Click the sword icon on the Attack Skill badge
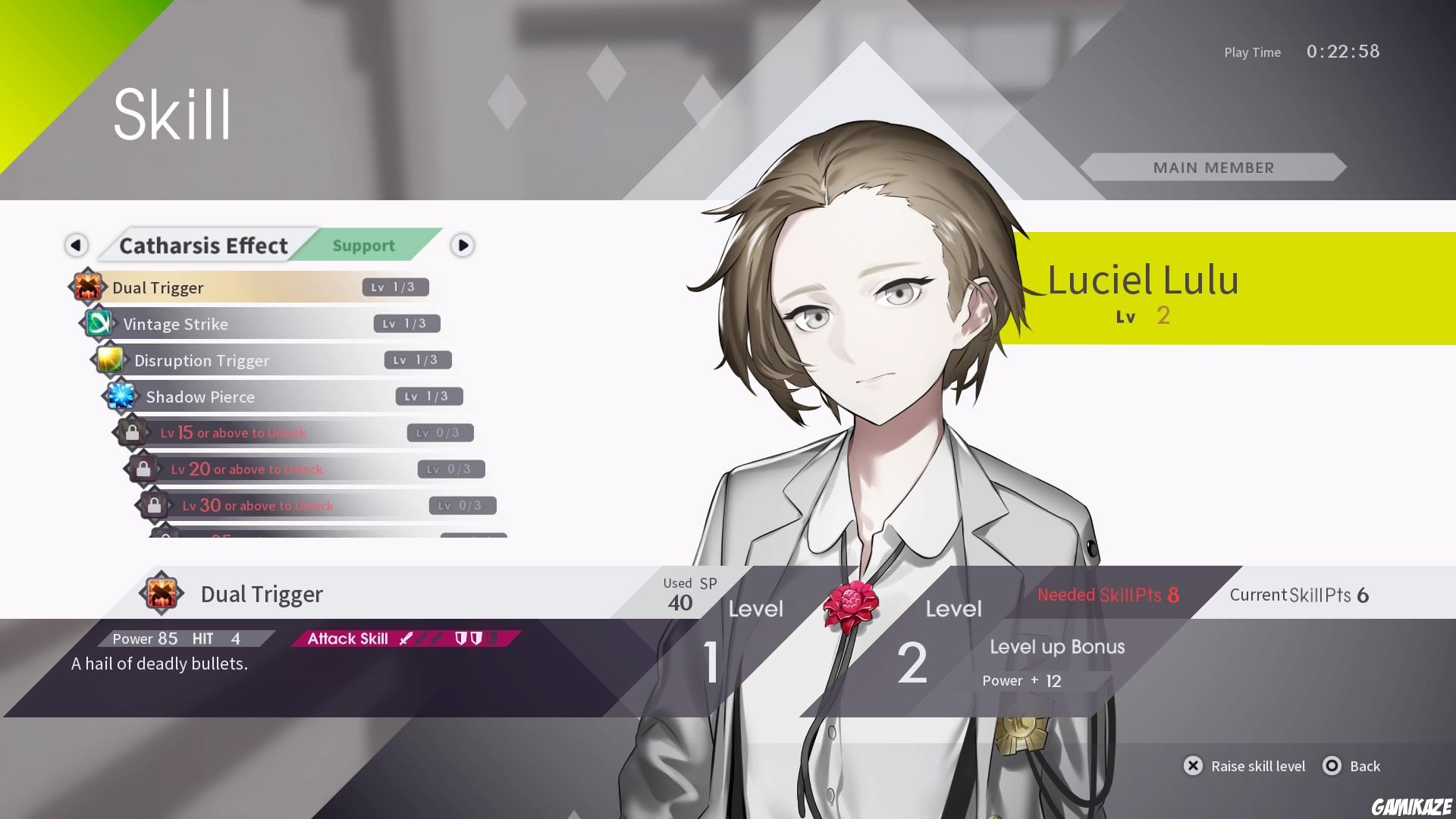The image size is (1456, 819). pos(406,638)
